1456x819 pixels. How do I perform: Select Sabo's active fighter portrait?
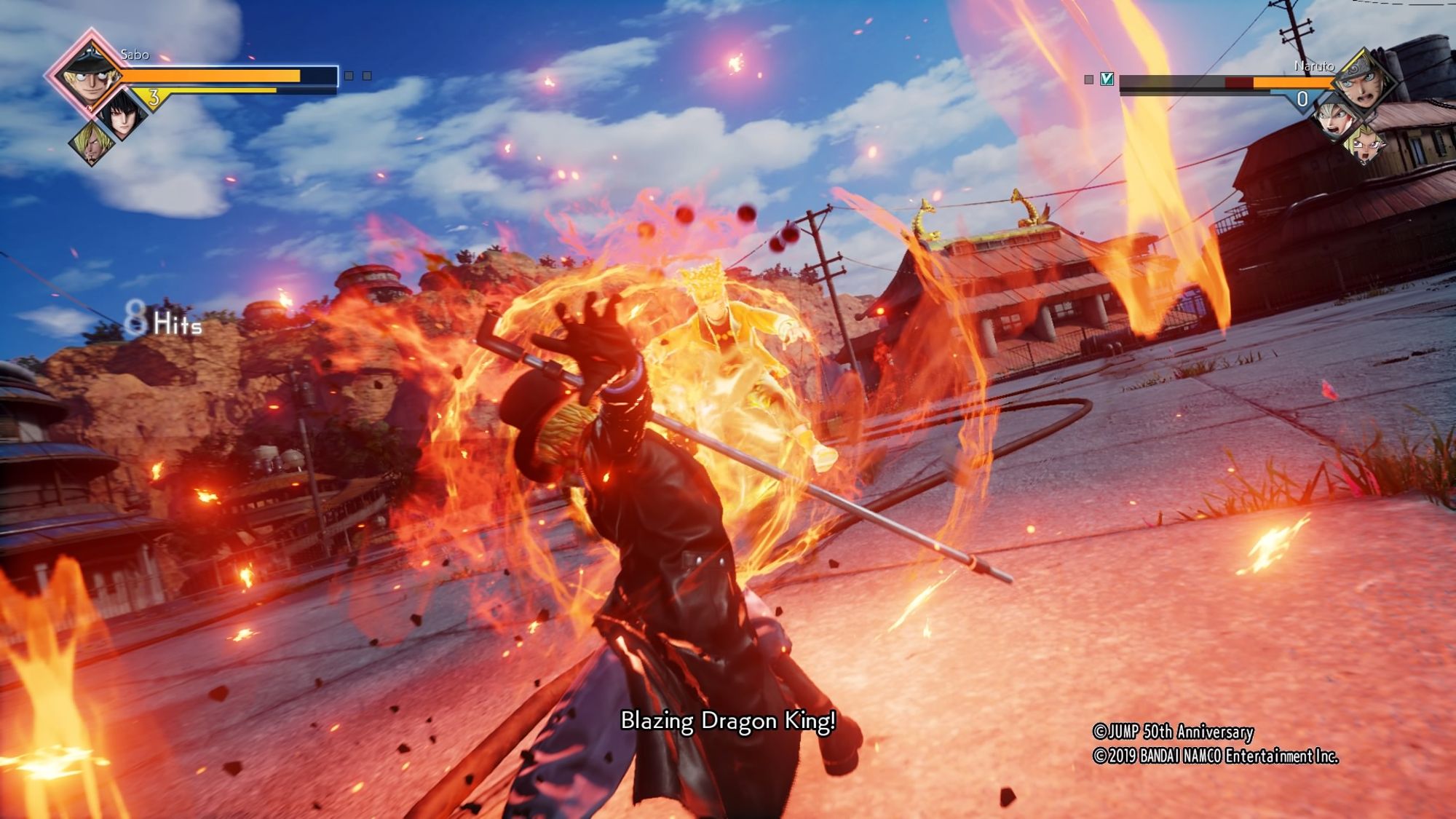pyautogui.click(x=89, y=73)
